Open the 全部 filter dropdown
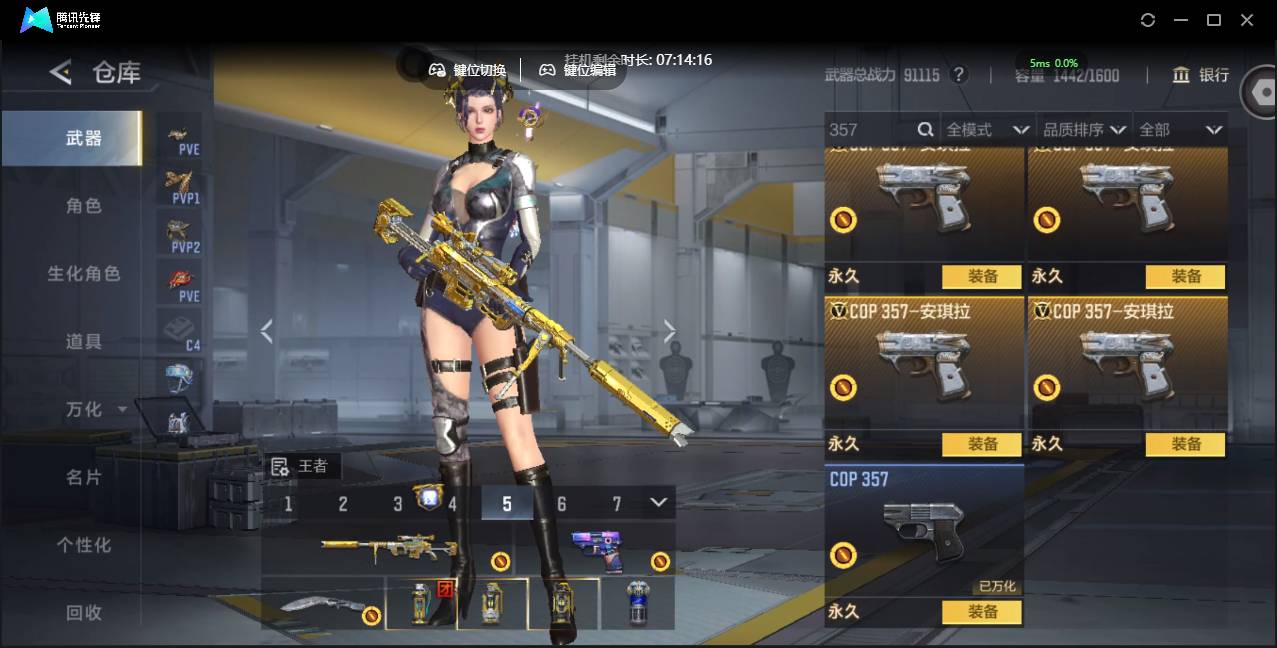 pos(1180,130)
